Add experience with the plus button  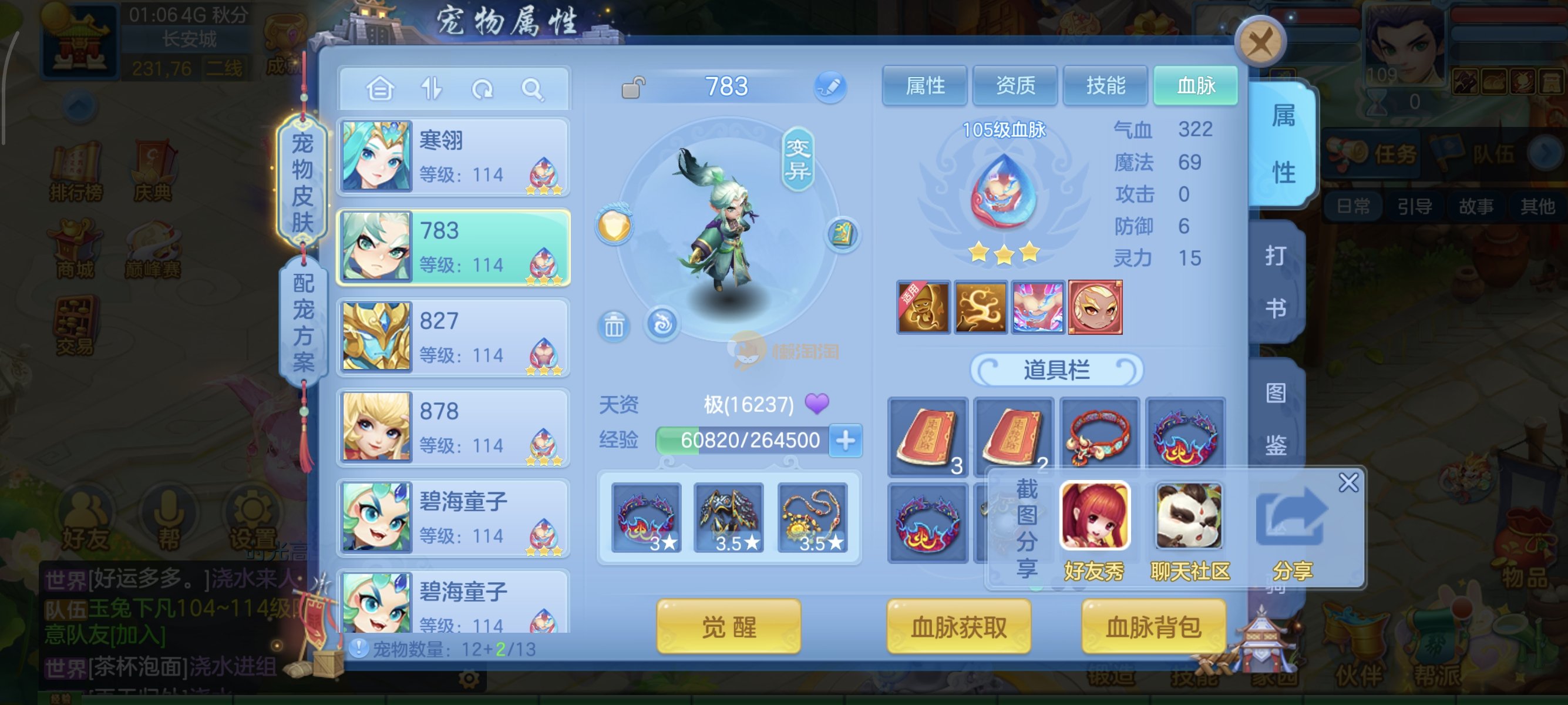tap(846, 440)
